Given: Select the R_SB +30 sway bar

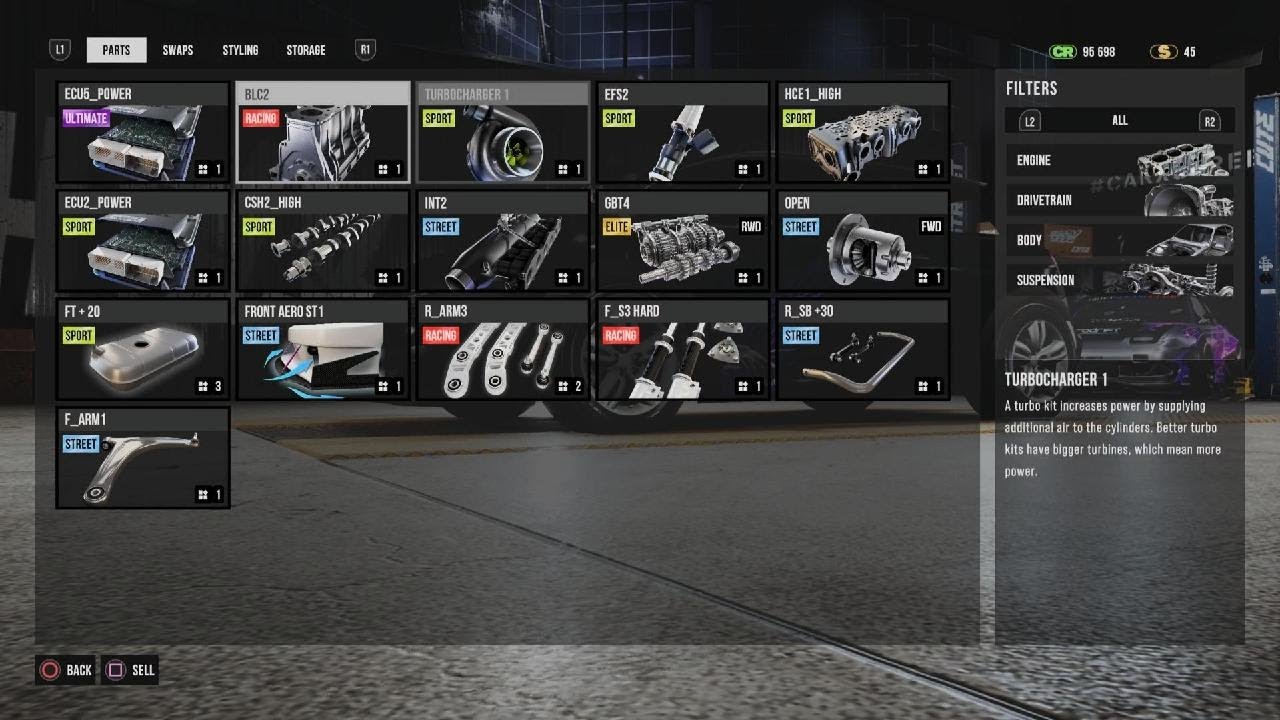Looking at the screenshot, I should tap(863, 349).
